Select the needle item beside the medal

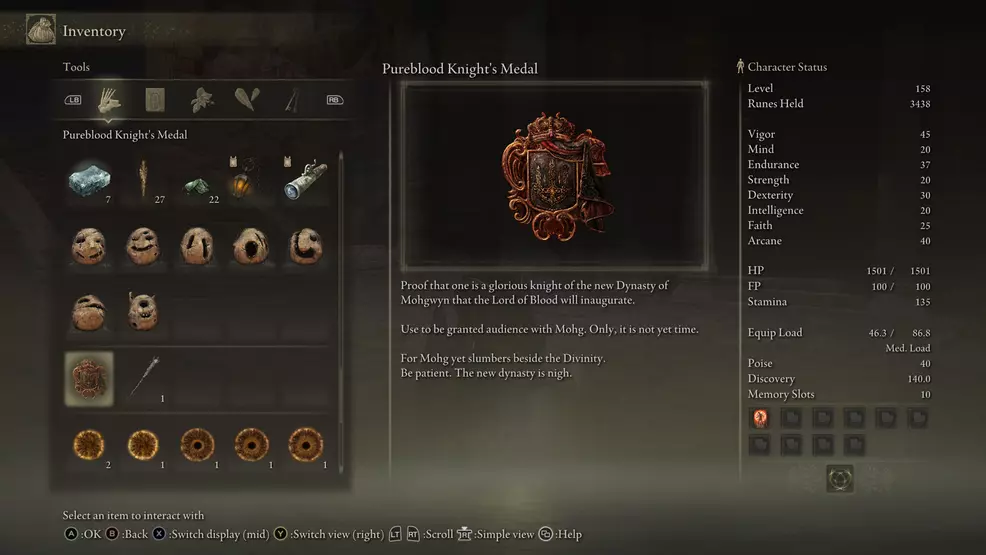point(143,377)
